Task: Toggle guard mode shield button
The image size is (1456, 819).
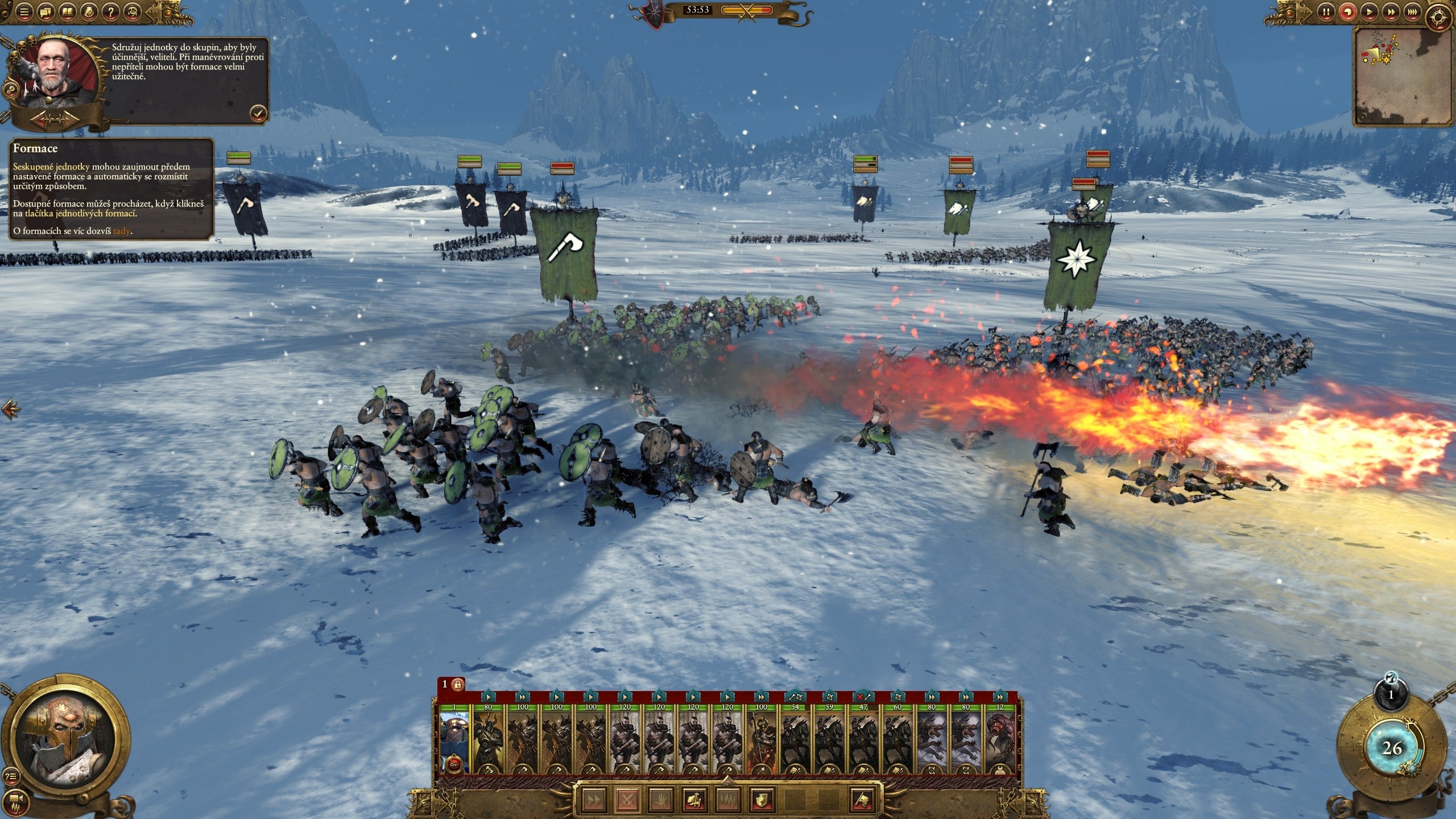Action: click(762, 800)
